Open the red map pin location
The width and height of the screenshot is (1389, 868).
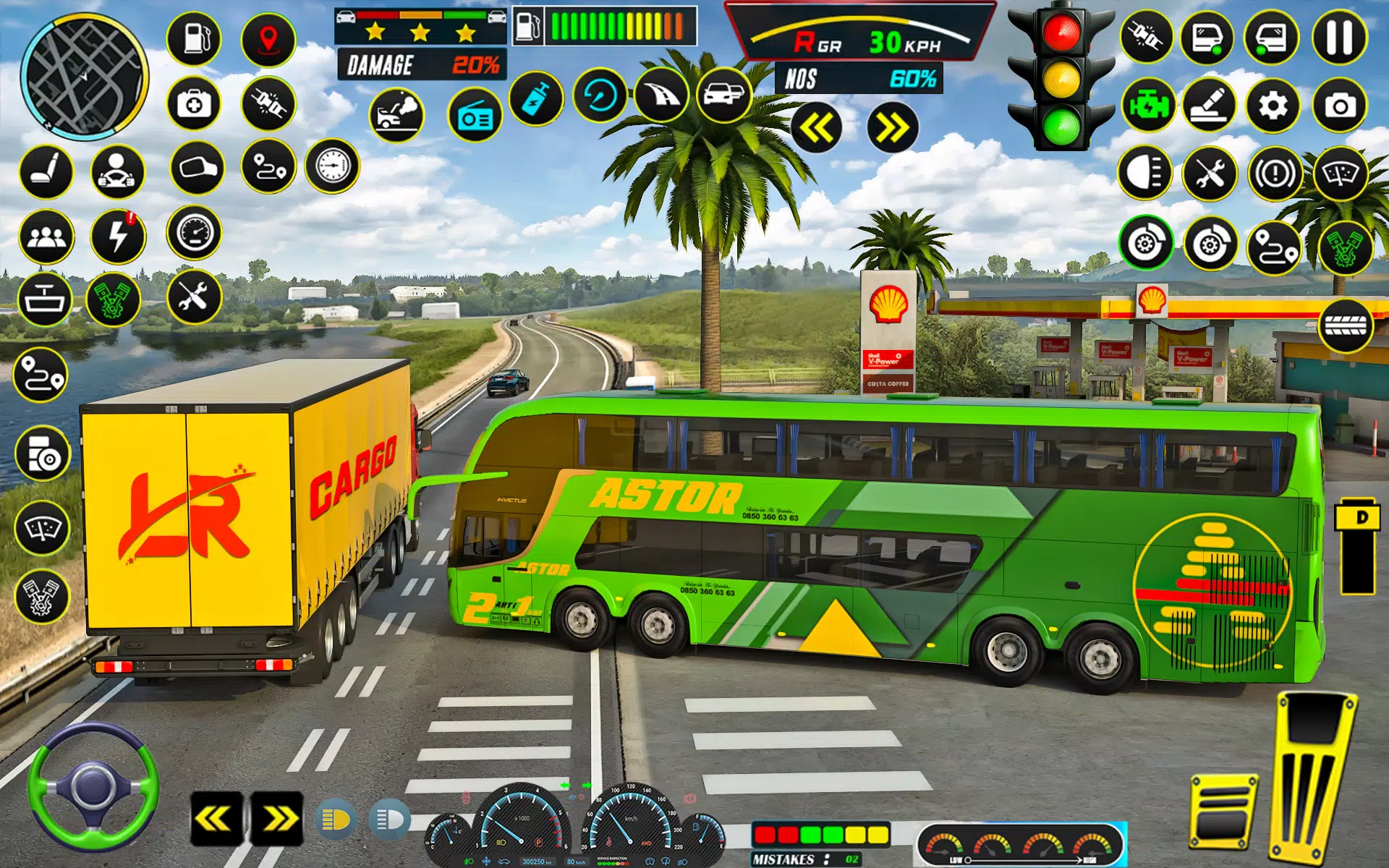tap(268, 39)
